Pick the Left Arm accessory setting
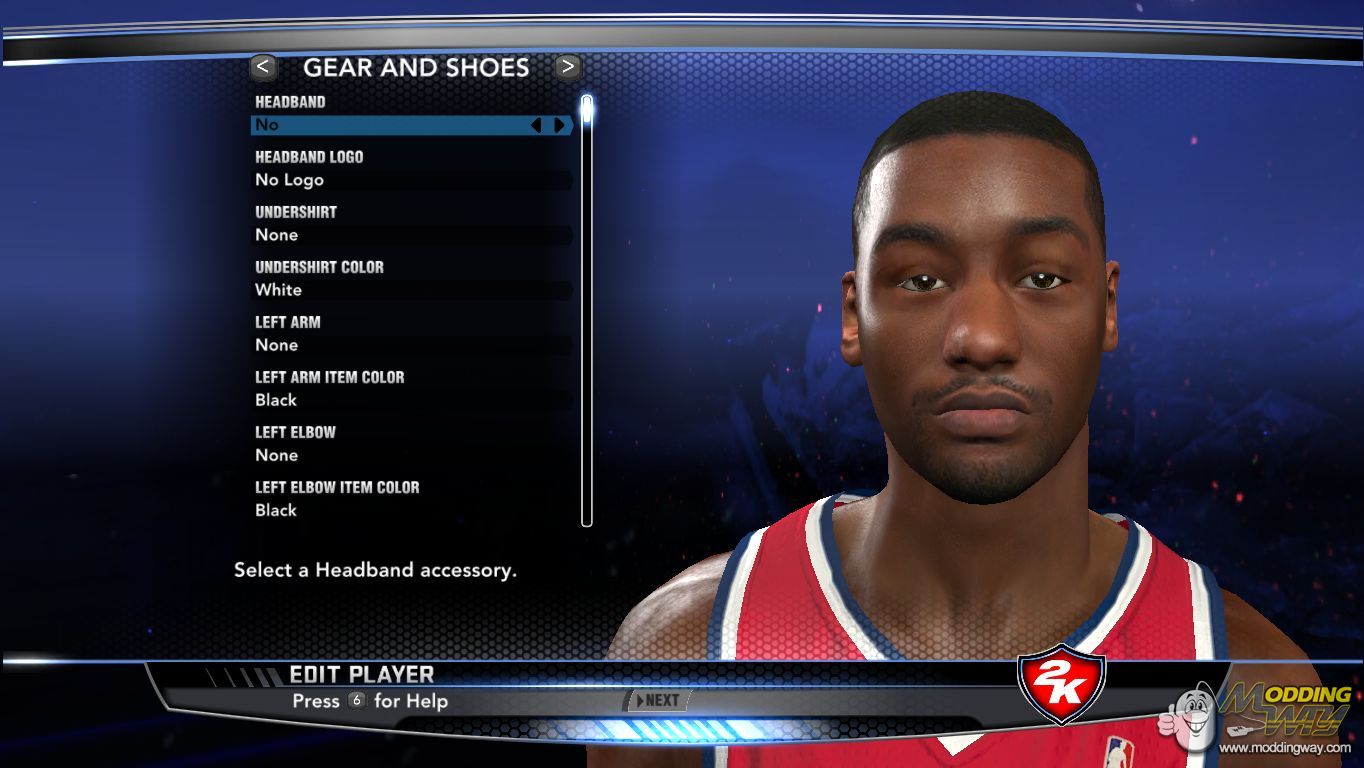This screenshot has width=1364, height=768. [x=410, y=345]
